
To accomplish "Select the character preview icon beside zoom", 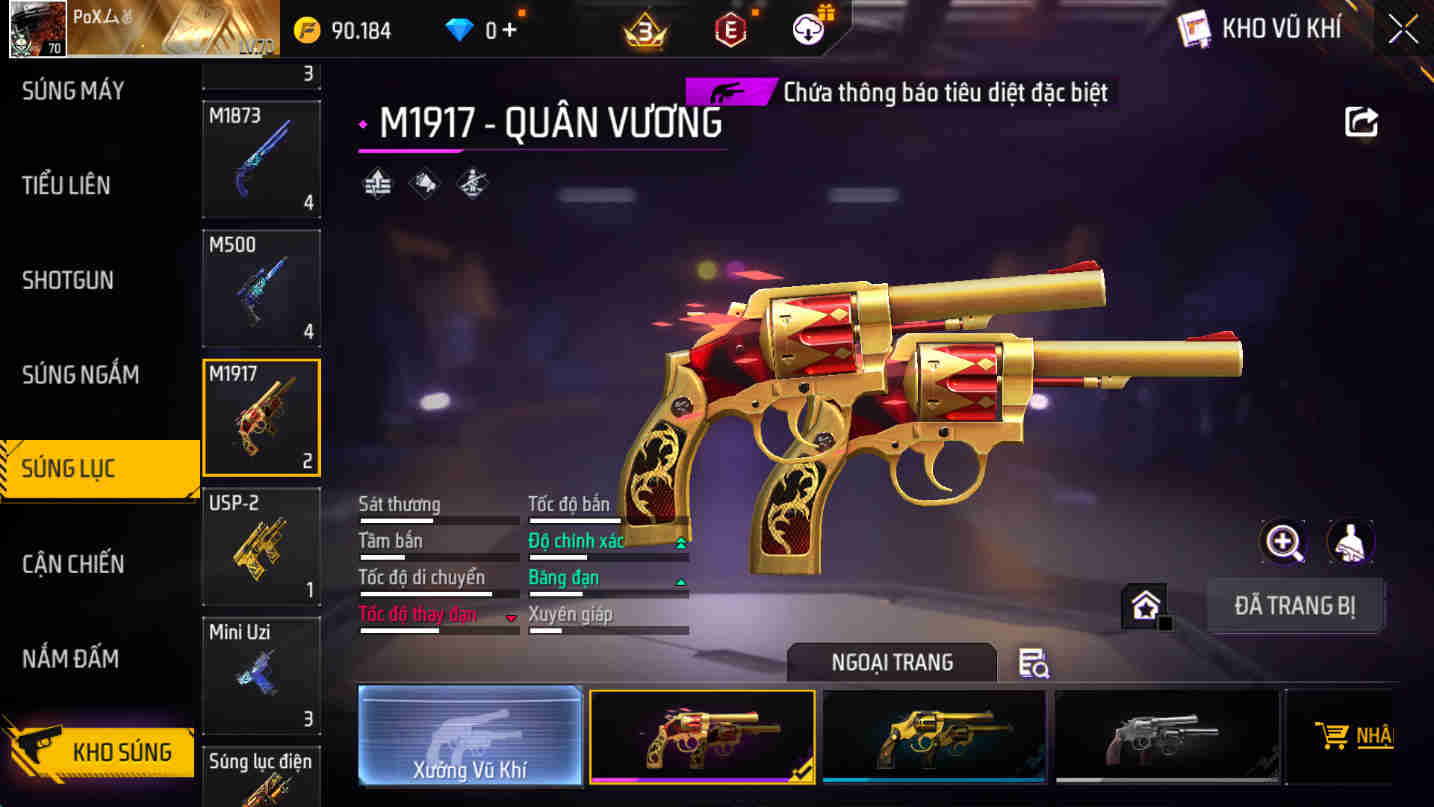I will (1351, 541).
